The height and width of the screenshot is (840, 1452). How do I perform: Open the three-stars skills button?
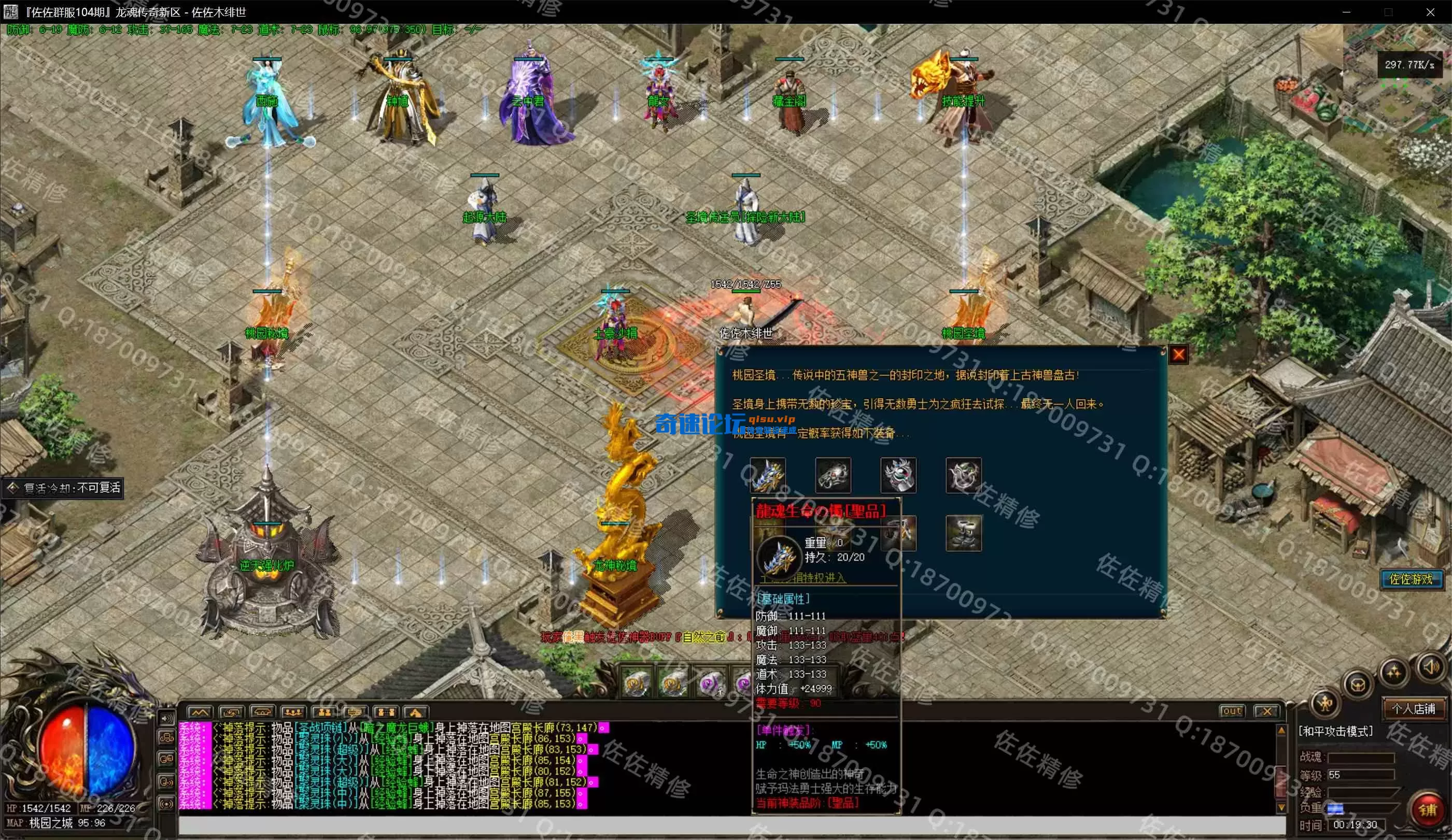pos(1394,672)
